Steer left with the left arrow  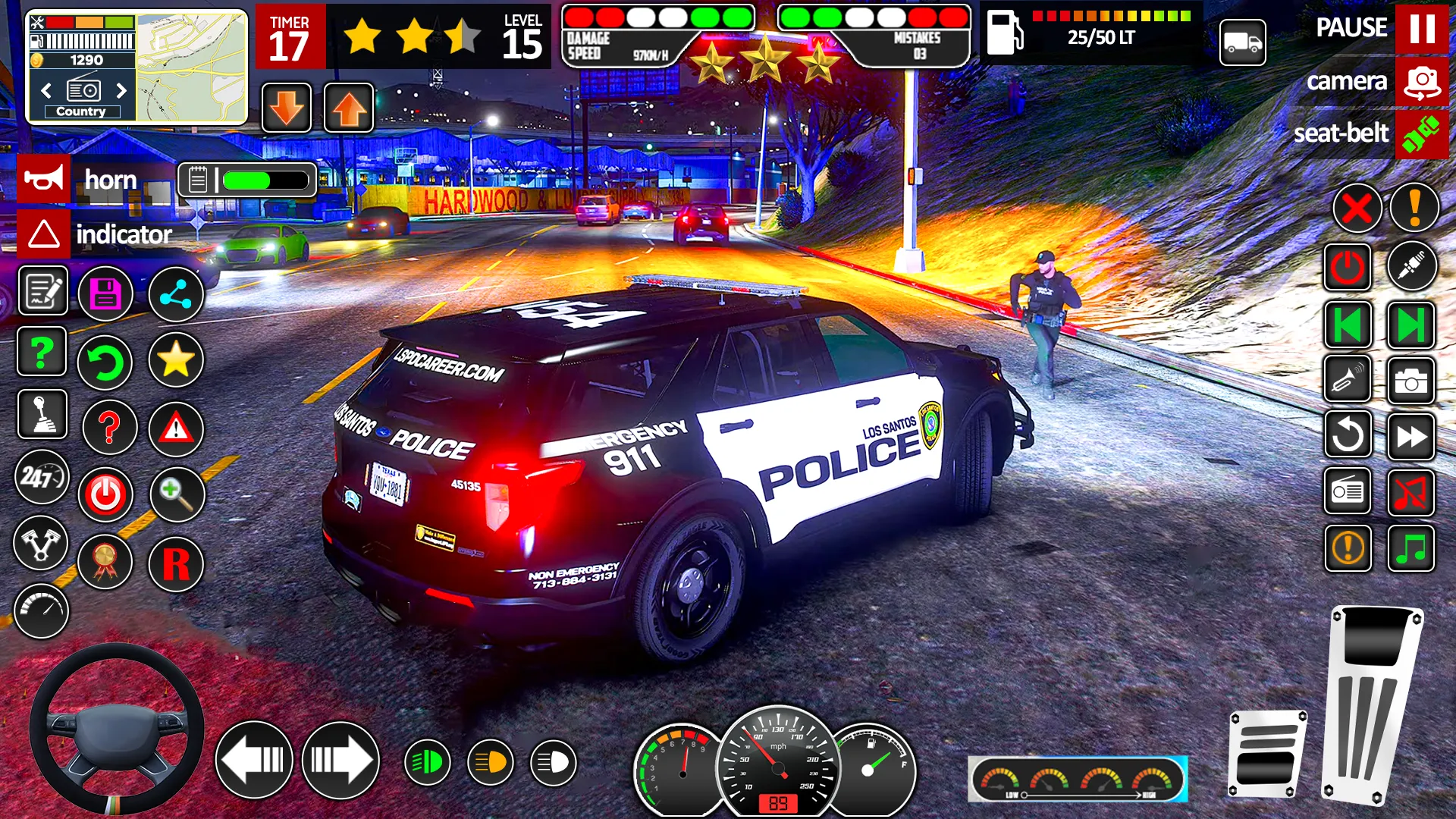pos(254,760)
